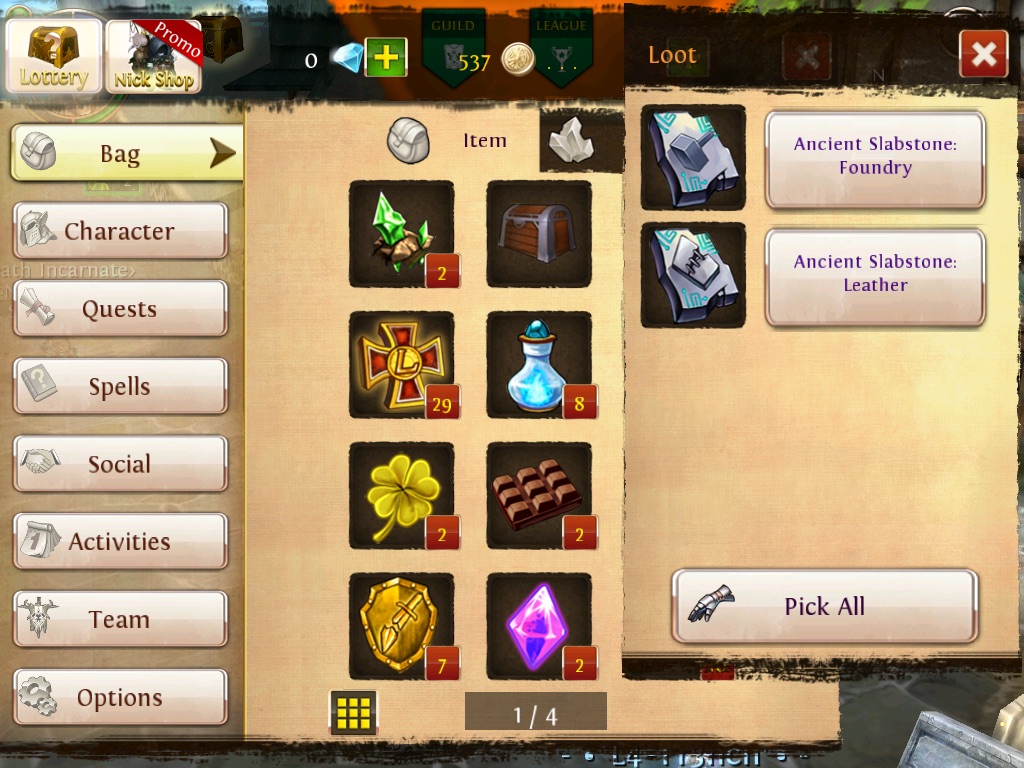Take the Ancient Slabstone: Leather
Screen dimensions: 1024x768
point(875,274)
